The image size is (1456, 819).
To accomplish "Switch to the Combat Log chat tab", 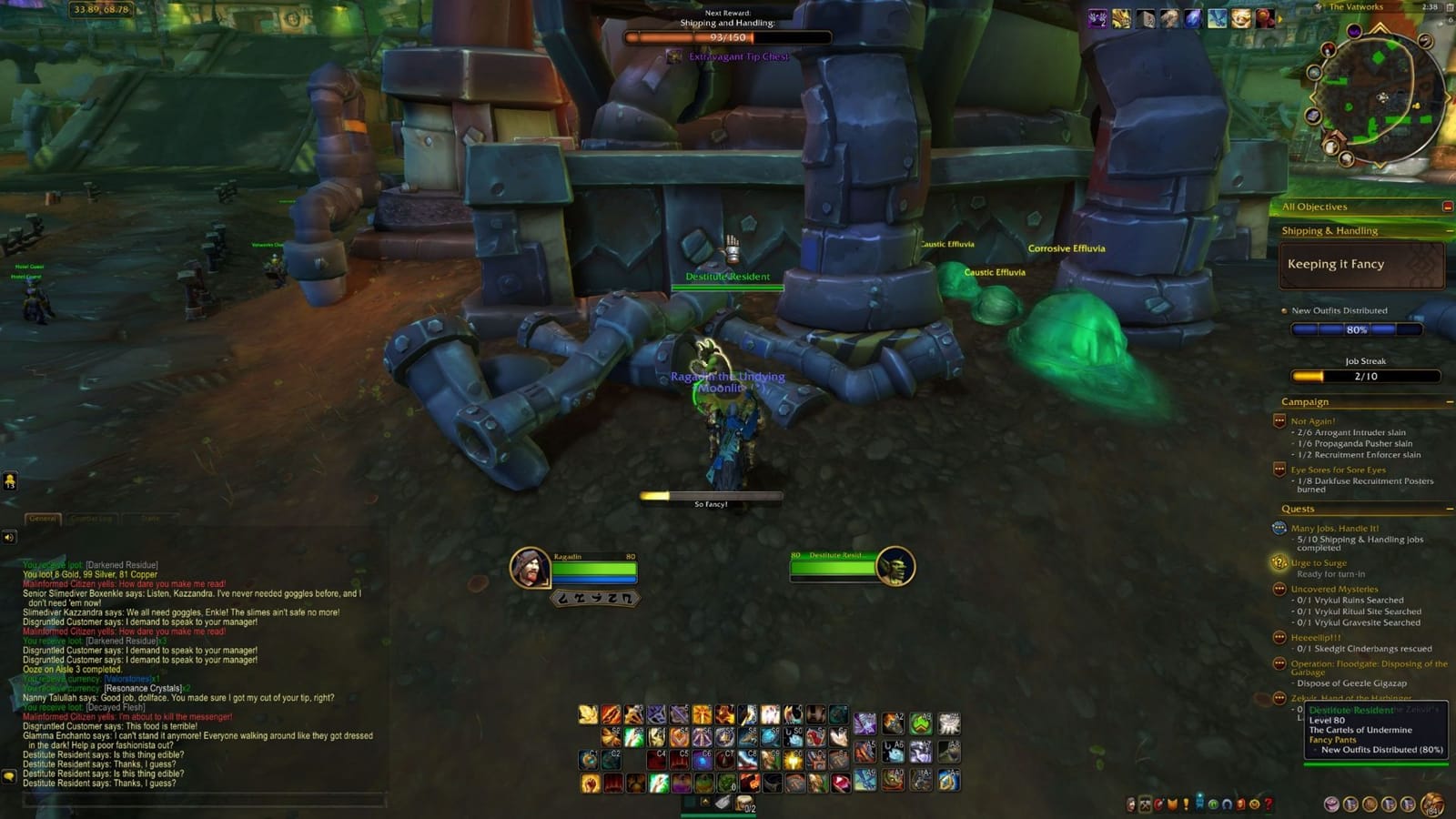I will pyautogui.click(x=91, y=519).
